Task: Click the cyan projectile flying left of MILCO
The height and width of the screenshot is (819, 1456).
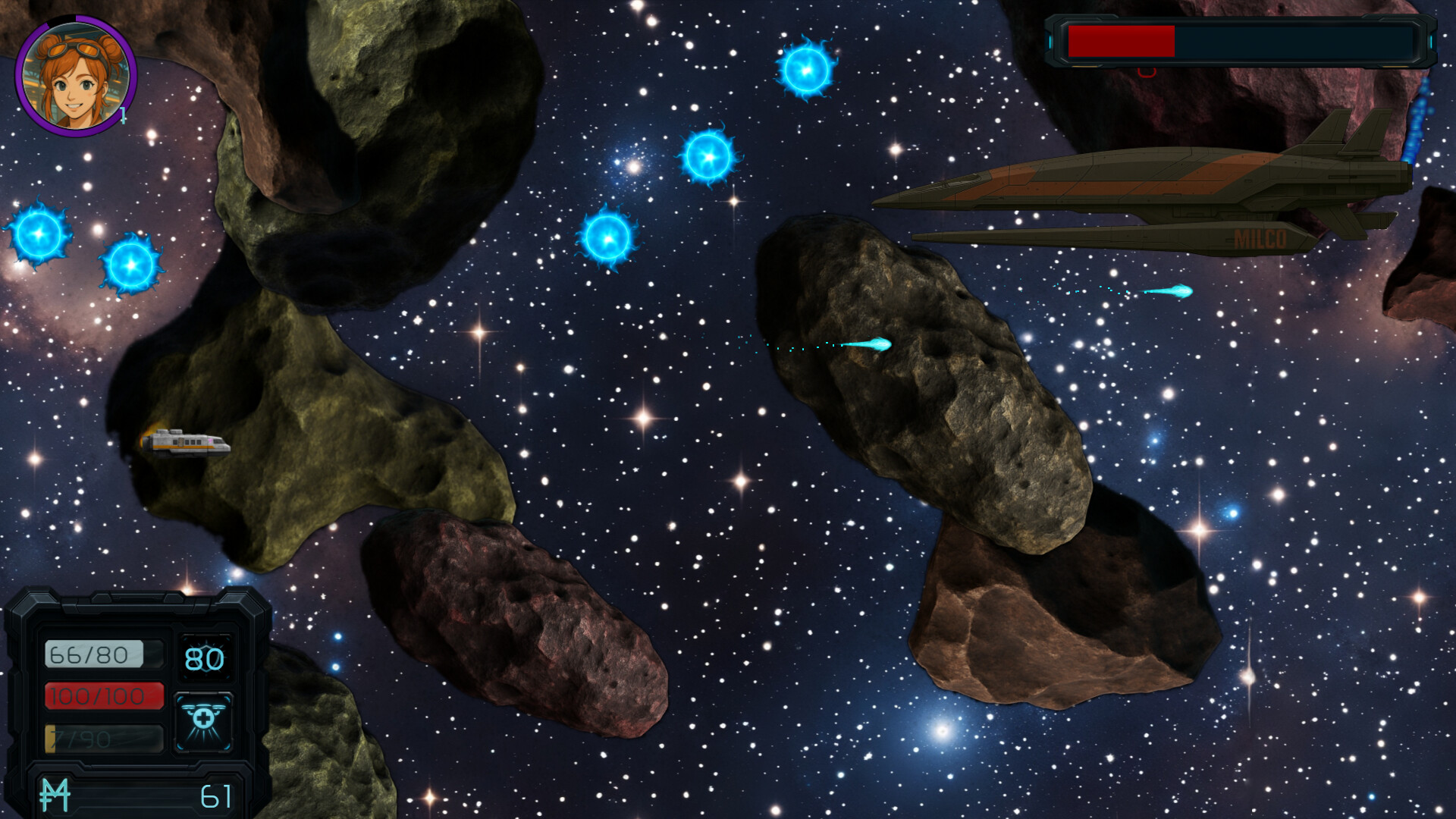Action: point(1175,290)
